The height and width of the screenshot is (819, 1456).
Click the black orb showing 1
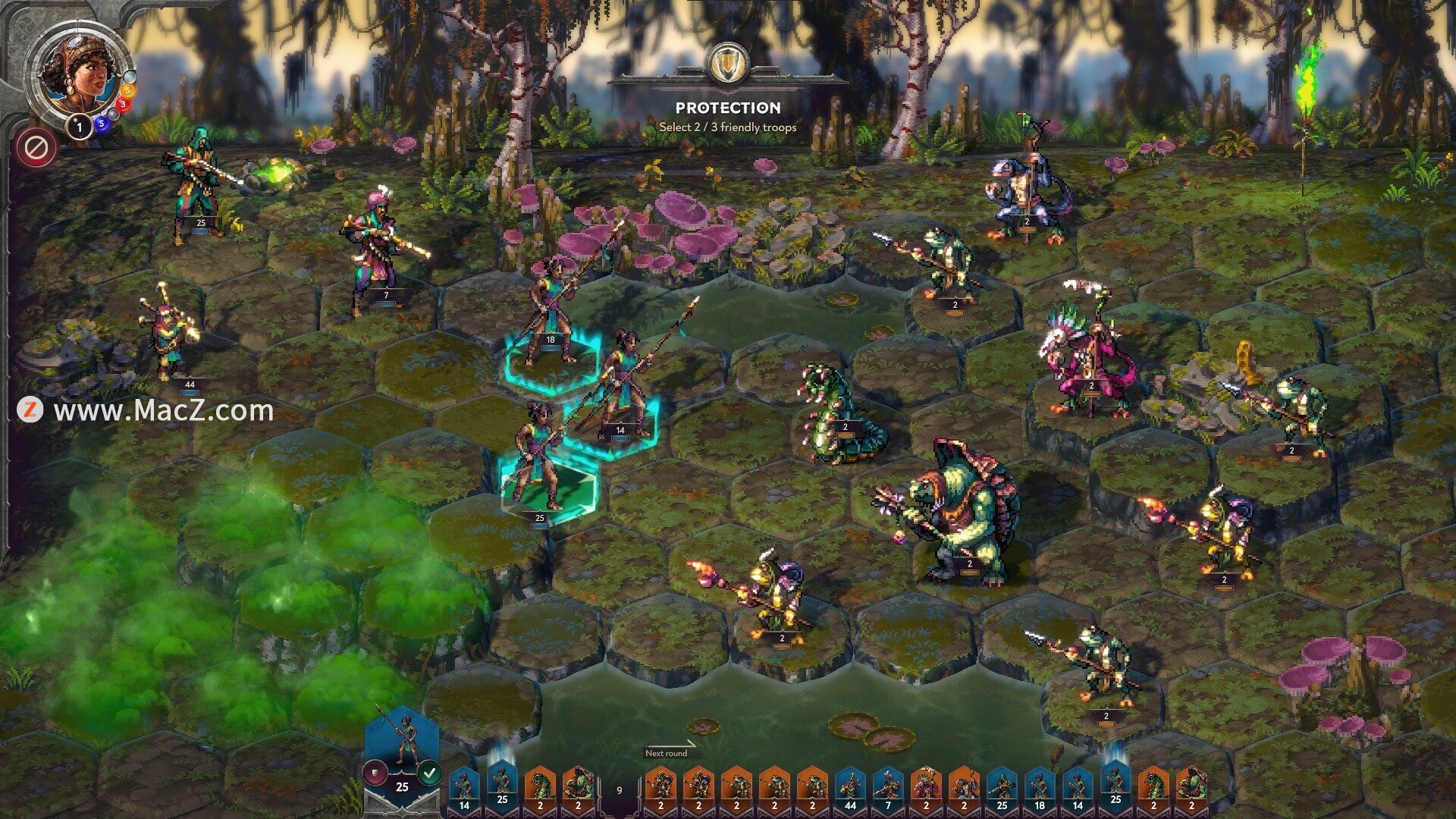(x=80, y=127)
